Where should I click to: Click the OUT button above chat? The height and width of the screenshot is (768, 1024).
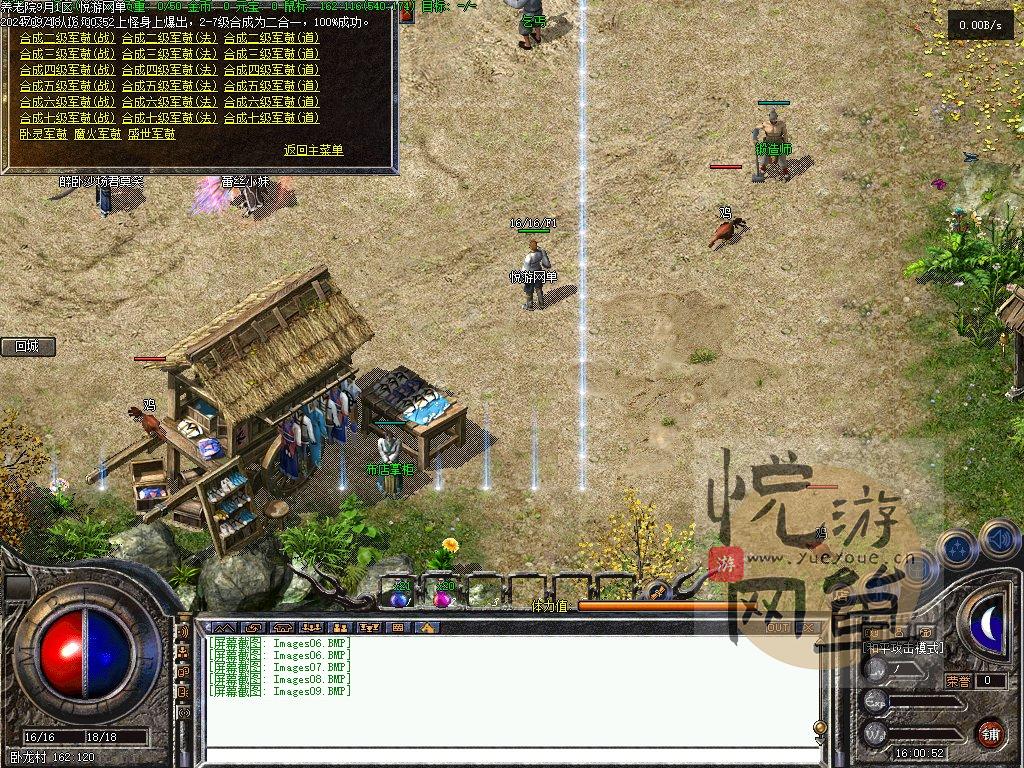pyautogui.click(x=777, y=628)
